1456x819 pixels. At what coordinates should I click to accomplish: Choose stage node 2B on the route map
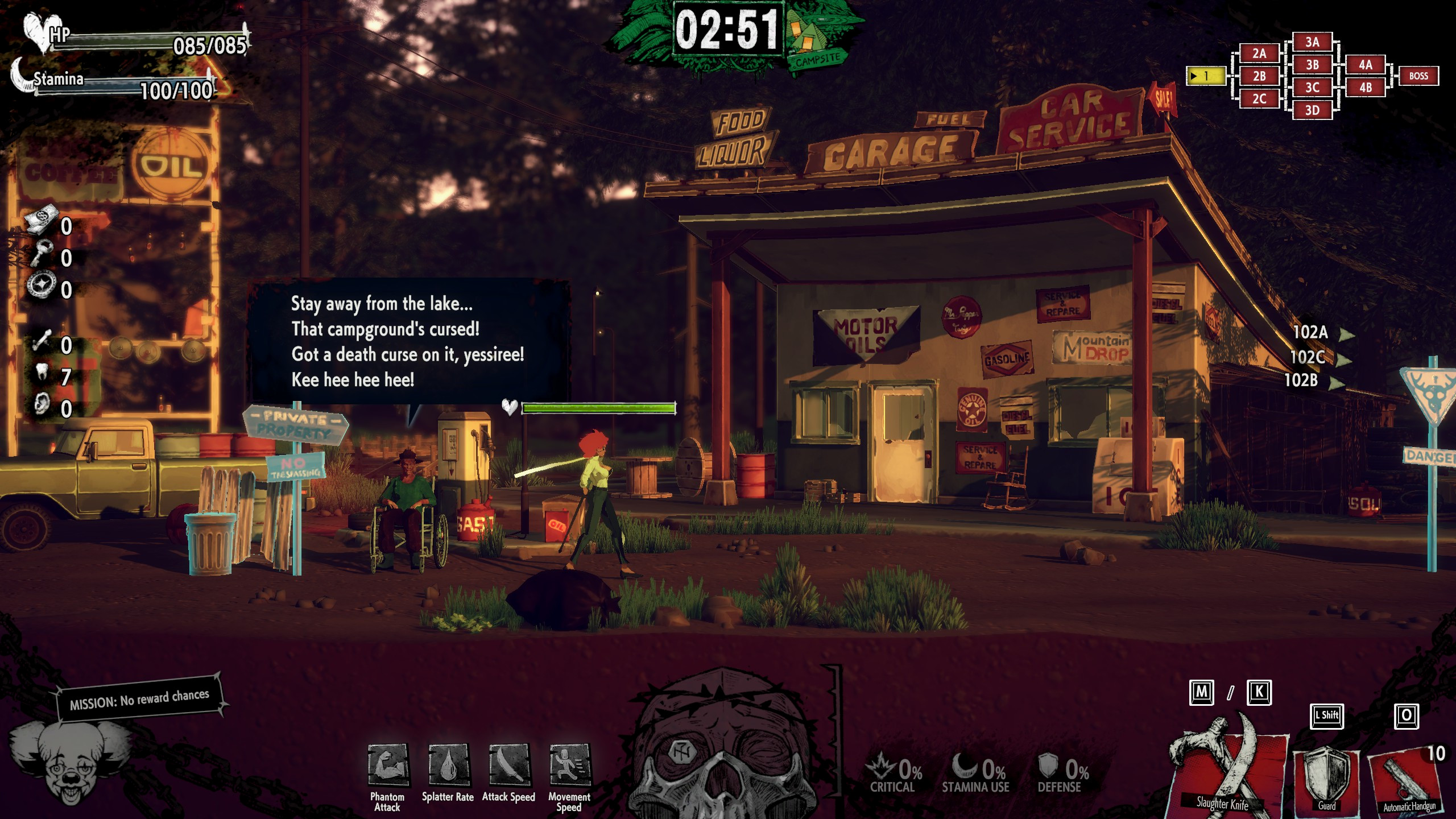1259,76
